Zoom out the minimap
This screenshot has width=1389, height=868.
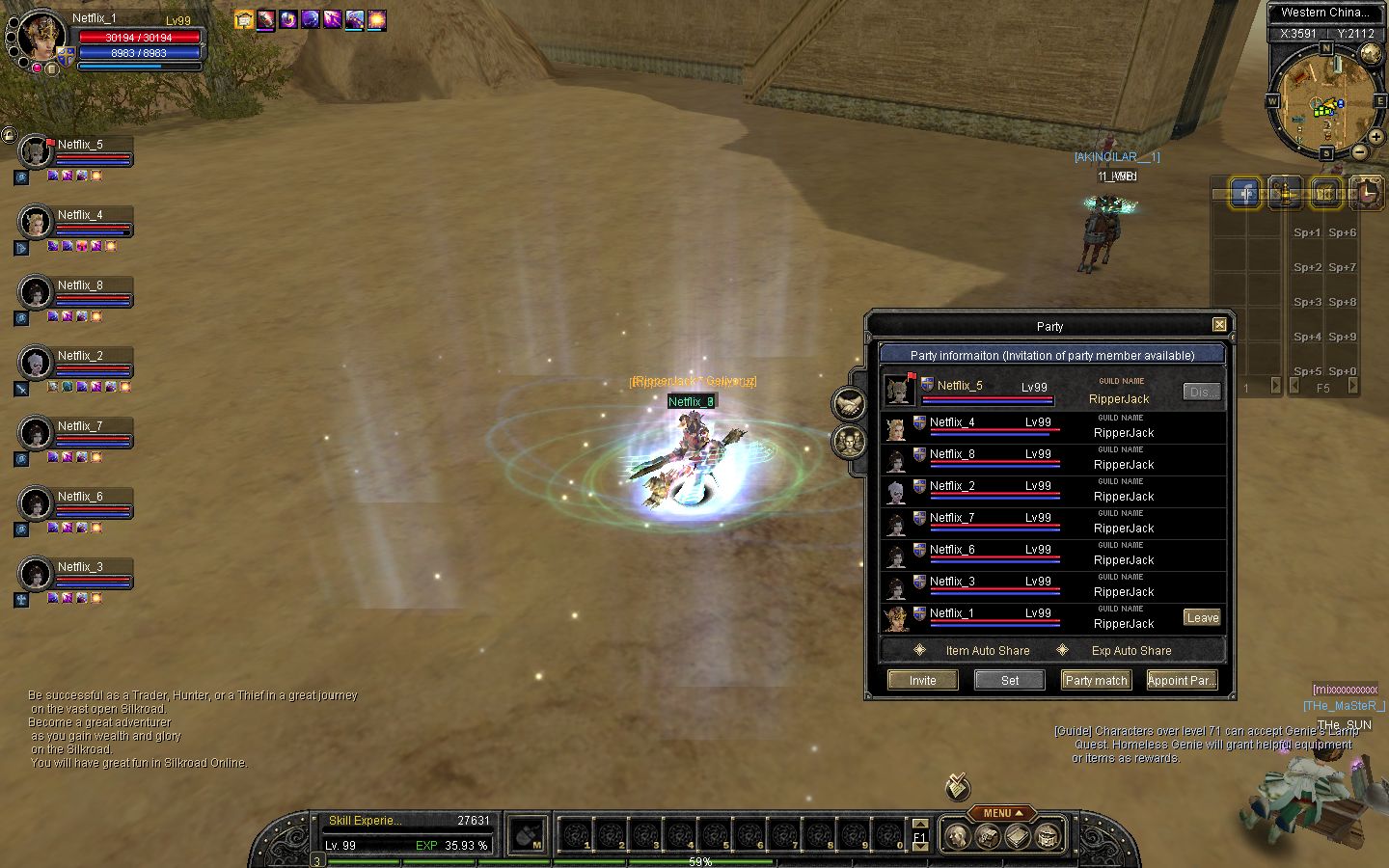[x=1359, y=152]
